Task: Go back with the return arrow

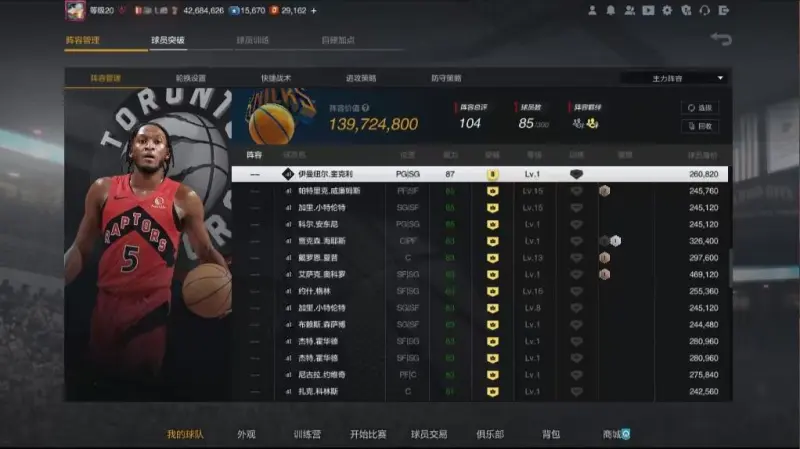Action: (x=721, y=39)
